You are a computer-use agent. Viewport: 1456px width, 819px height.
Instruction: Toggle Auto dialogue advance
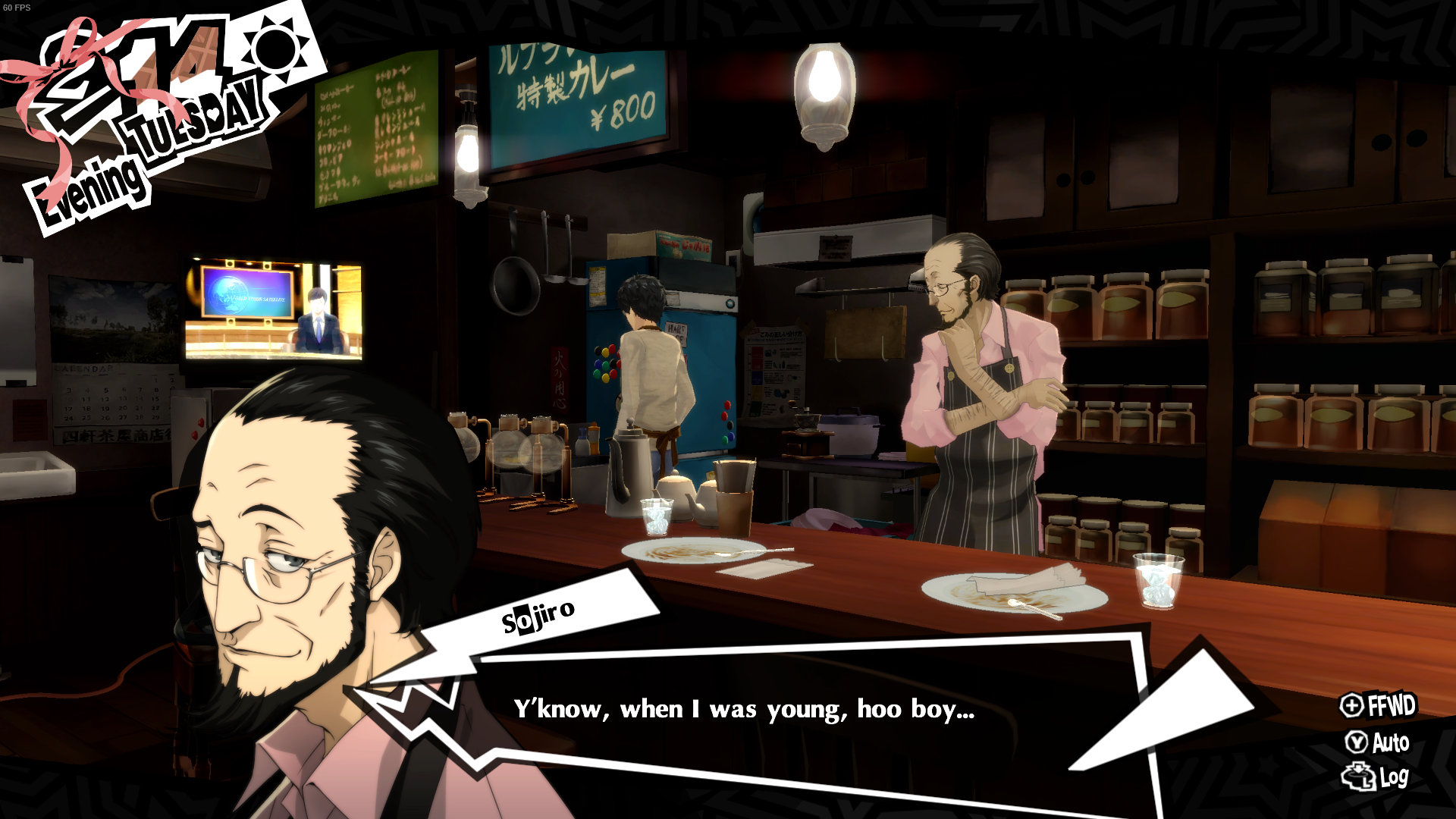[x=1378, y=742]
